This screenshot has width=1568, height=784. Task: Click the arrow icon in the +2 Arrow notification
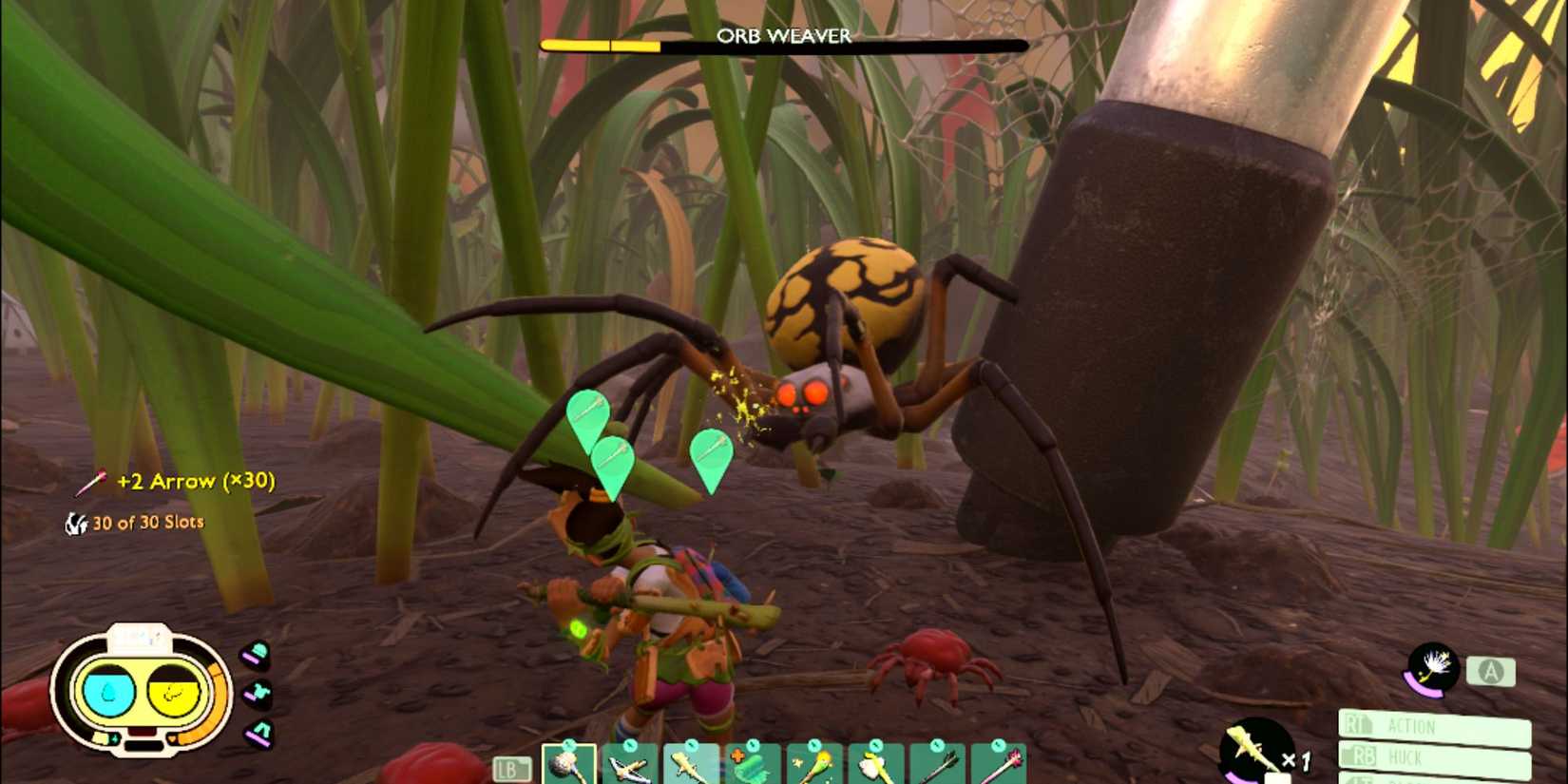coord(92,481)
